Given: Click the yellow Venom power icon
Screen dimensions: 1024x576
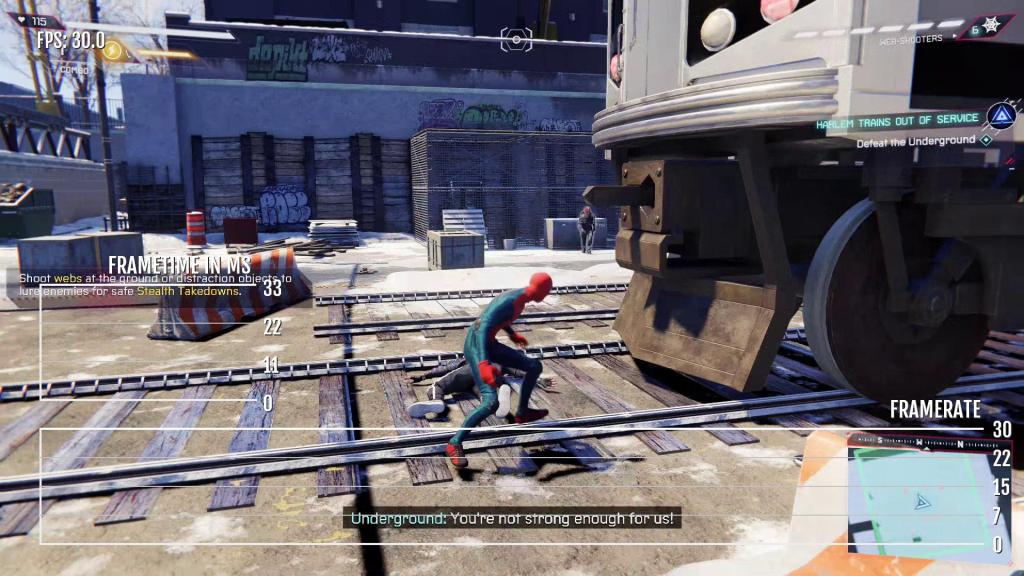Looking at the screenshot, I should 114,50.
